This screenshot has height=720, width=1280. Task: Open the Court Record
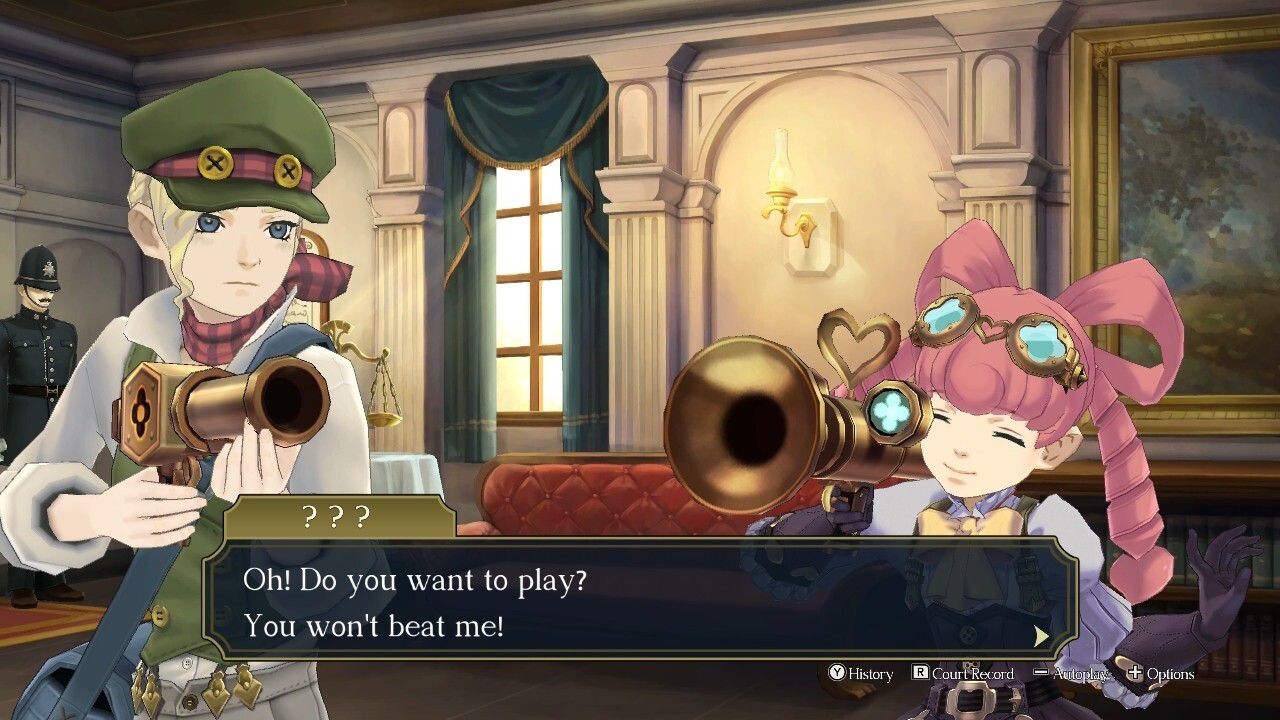tap(962, 674)
